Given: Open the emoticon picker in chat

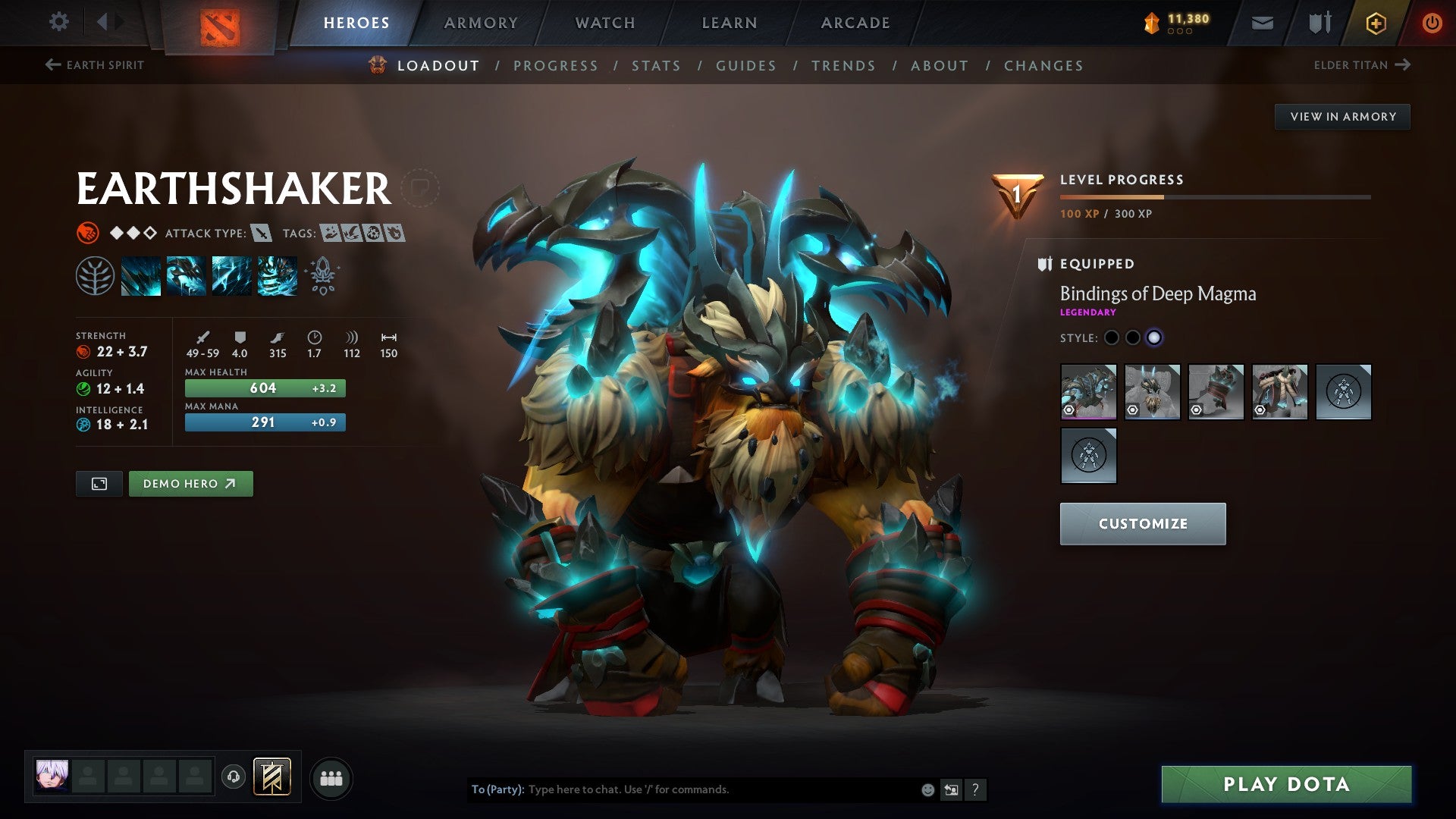Looking at the screenshot, I should coord(927,789).
